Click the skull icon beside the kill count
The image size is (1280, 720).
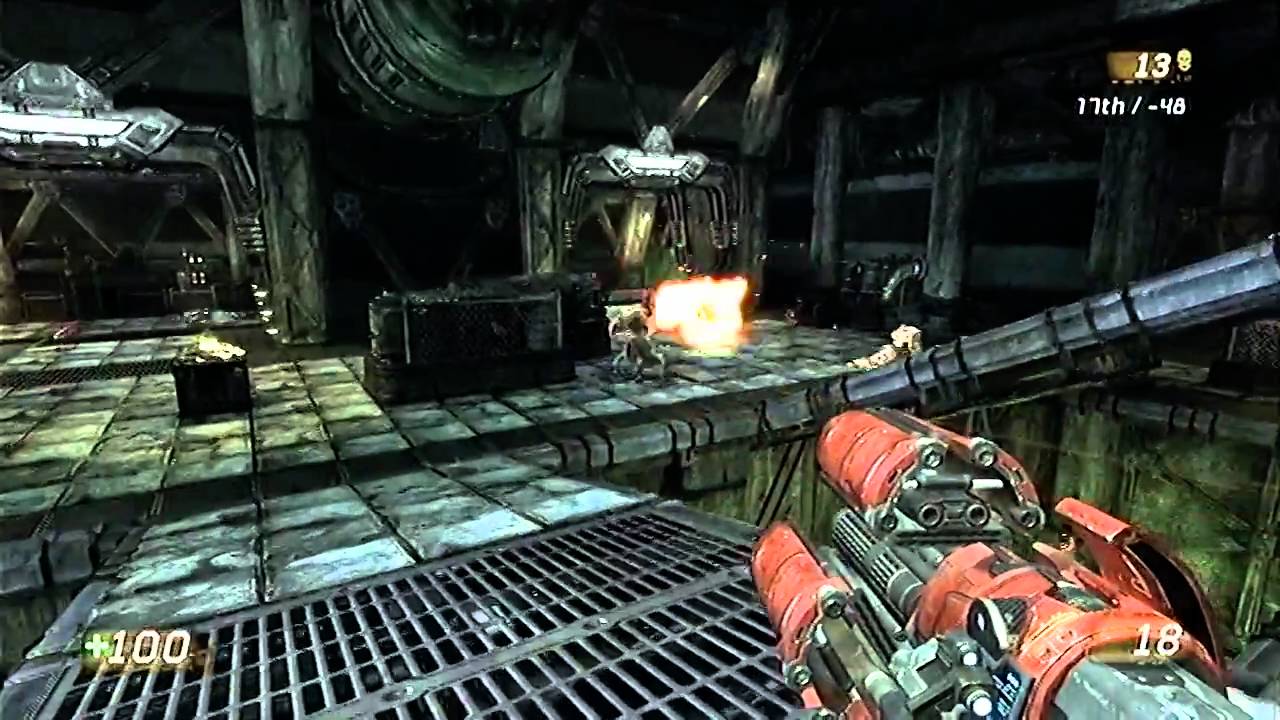click(1184, 60)
